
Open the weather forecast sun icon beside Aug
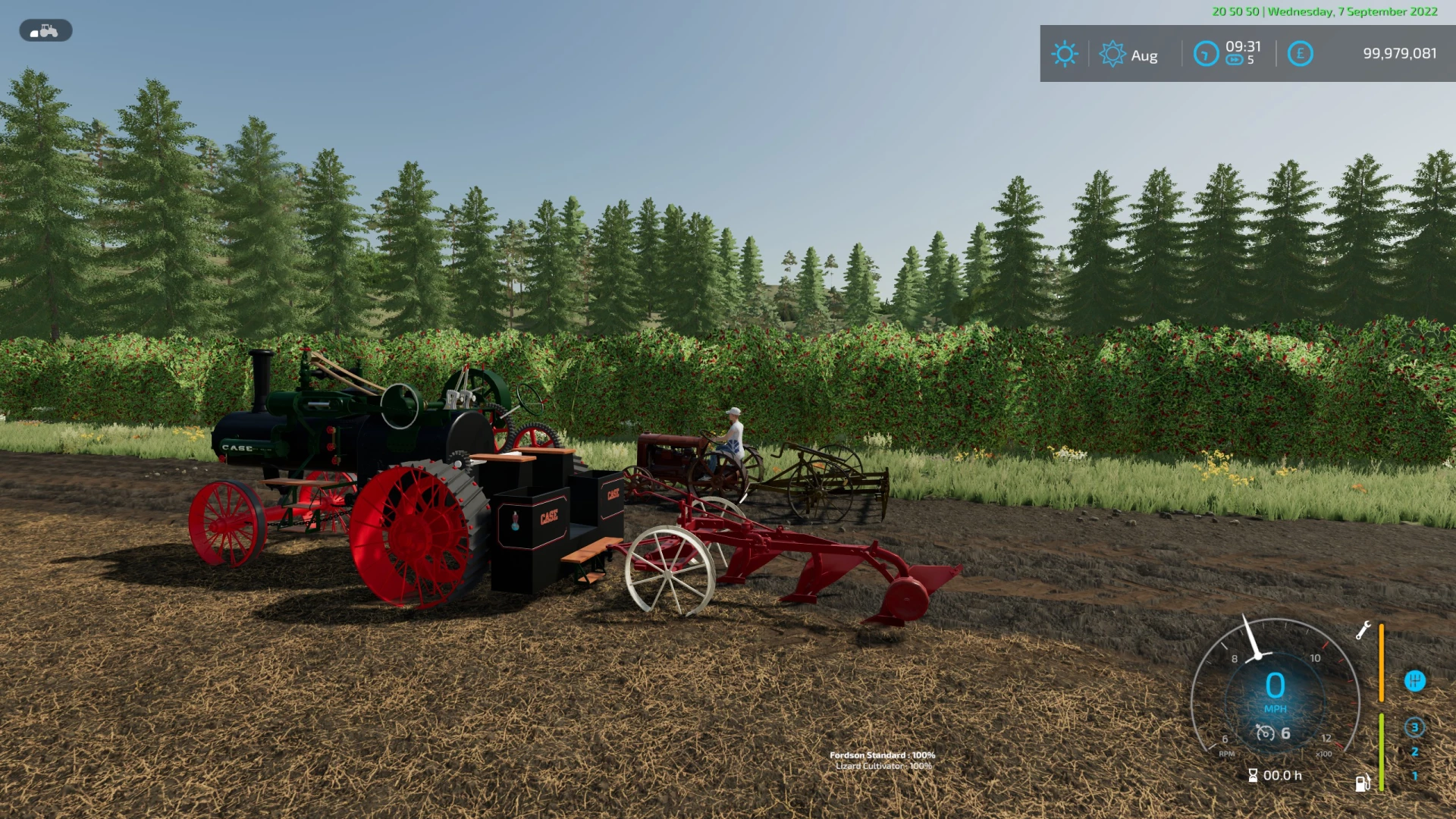tap(1112, 53)
